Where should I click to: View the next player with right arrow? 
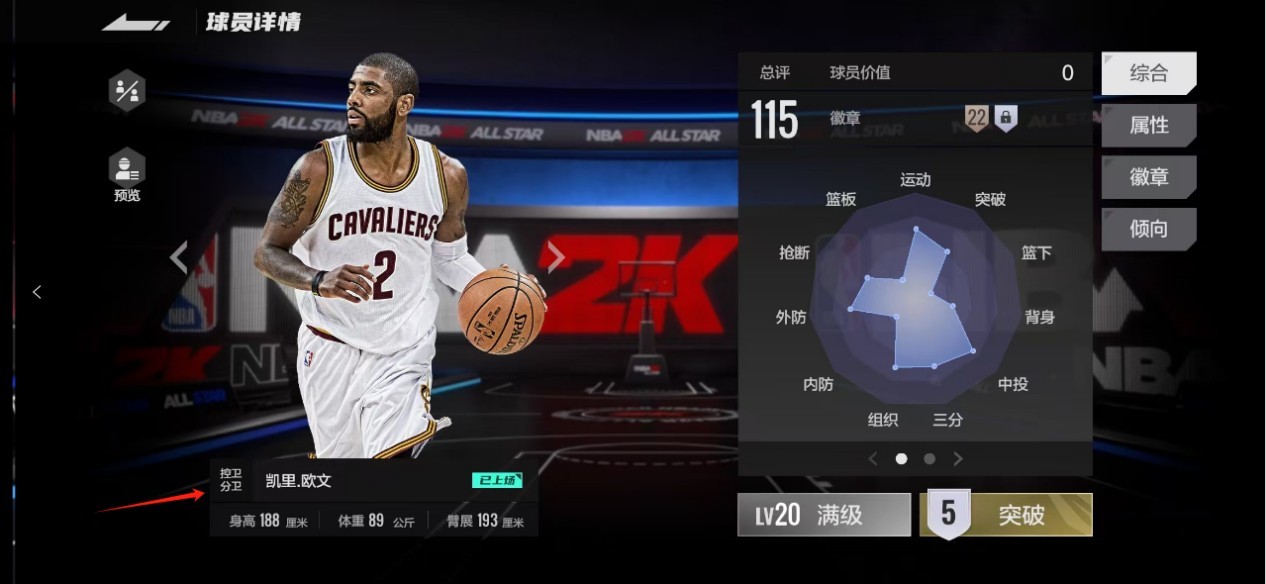(556, 257)
